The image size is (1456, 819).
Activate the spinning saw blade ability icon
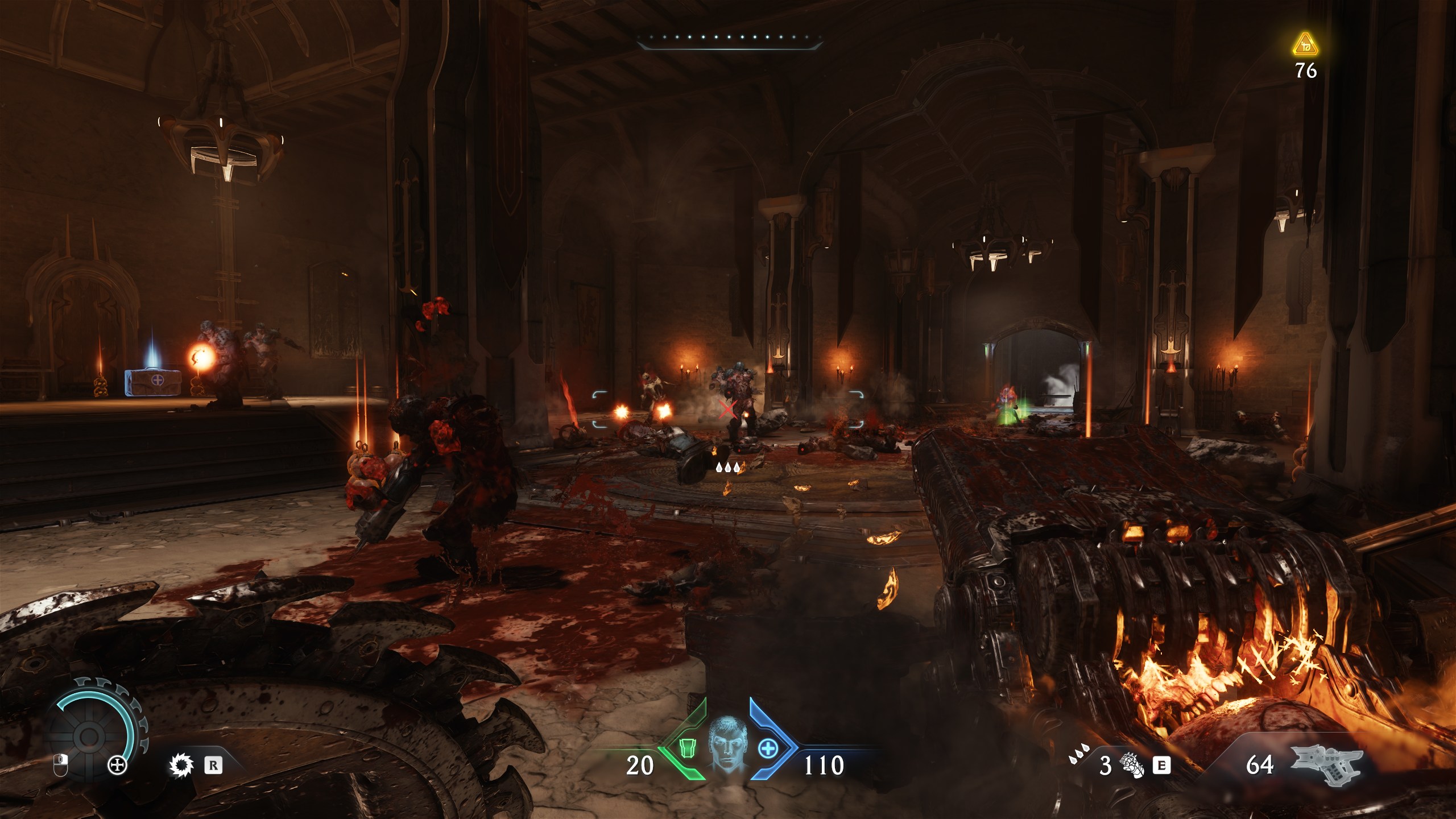pos(181,766)
